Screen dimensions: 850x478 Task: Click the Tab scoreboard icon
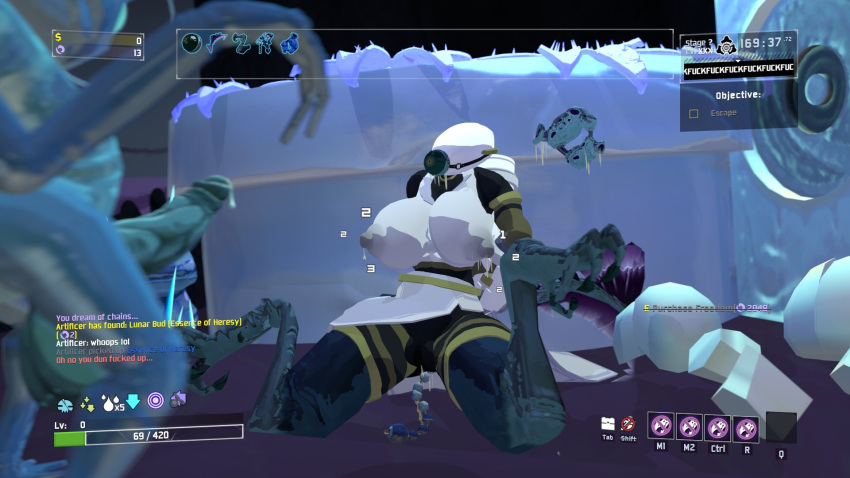tap(607, 424)
